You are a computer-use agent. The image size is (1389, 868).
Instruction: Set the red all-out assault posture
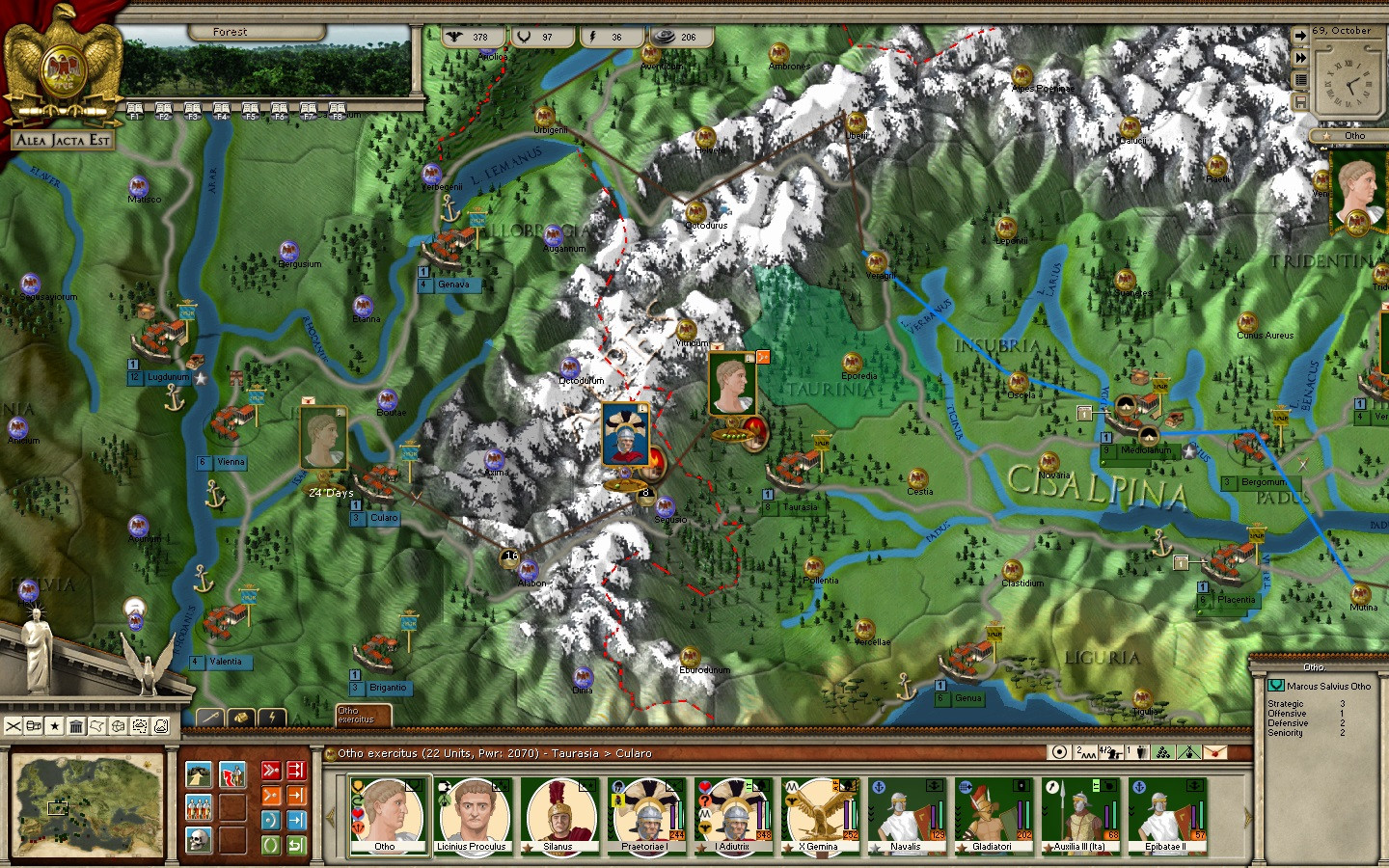coord(271,770)
